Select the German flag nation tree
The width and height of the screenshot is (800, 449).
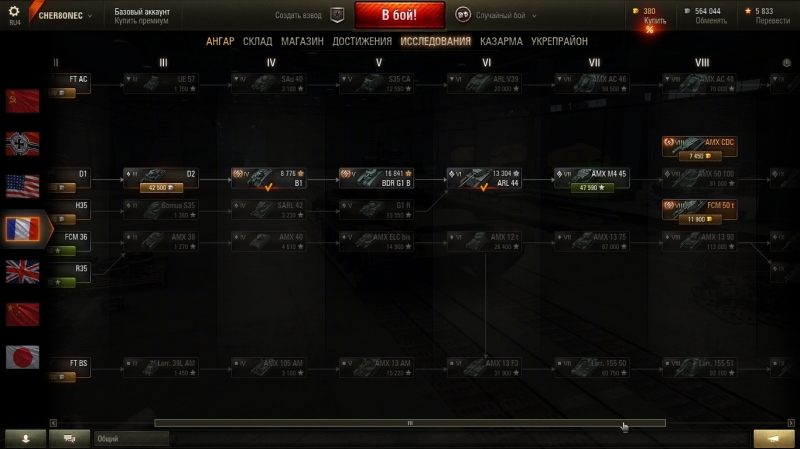22,142
